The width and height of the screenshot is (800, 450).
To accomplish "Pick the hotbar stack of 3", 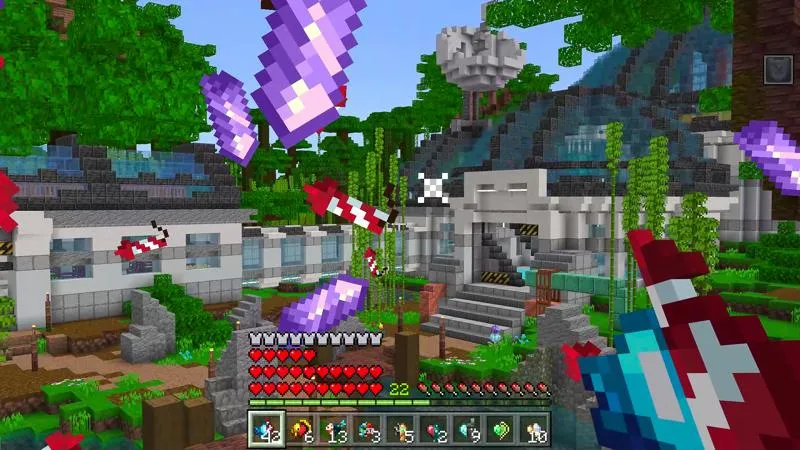I will pos(367,430).
